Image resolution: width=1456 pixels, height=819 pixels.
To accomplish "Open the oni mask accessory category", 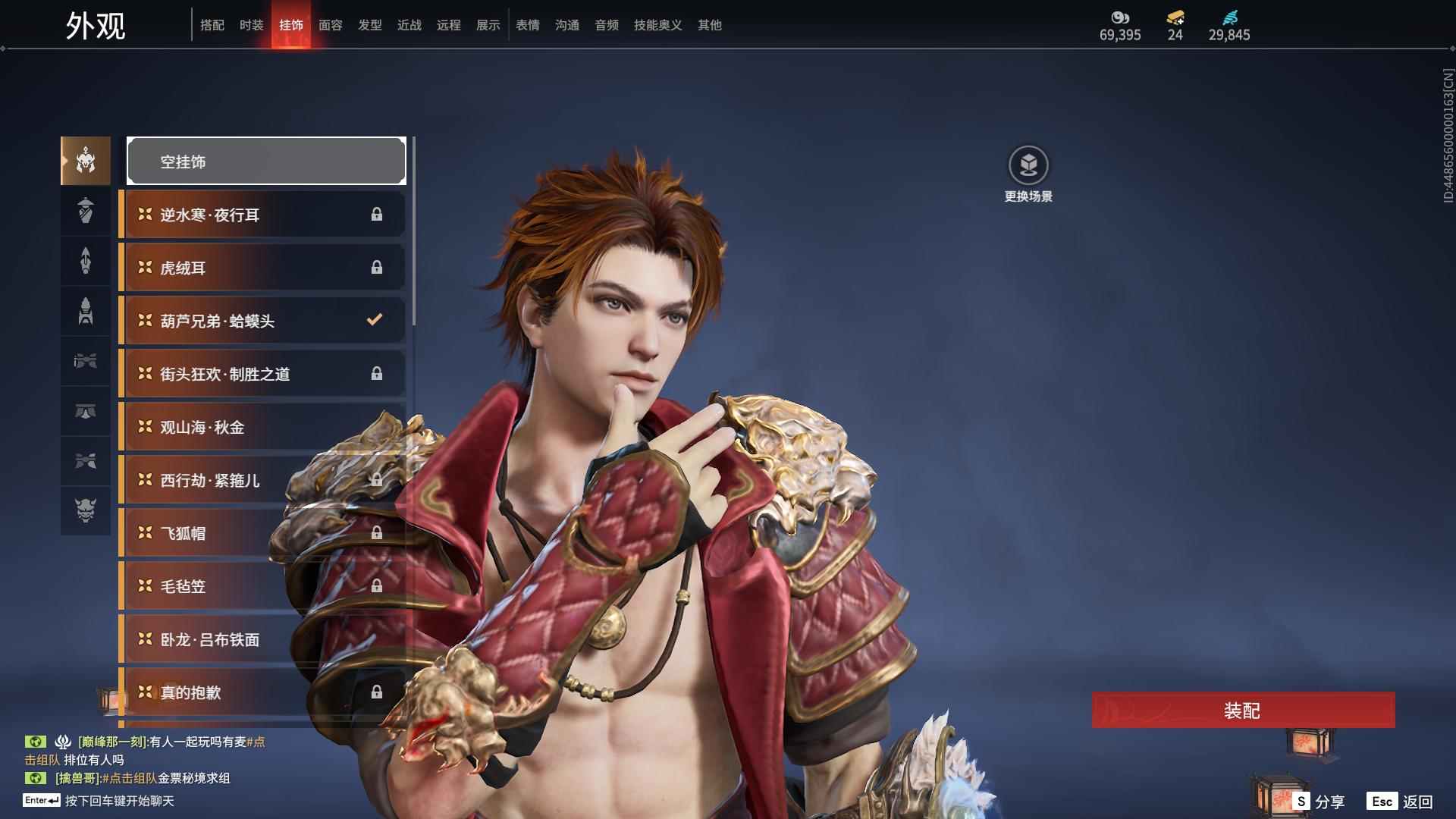I will tap(86, 510).
